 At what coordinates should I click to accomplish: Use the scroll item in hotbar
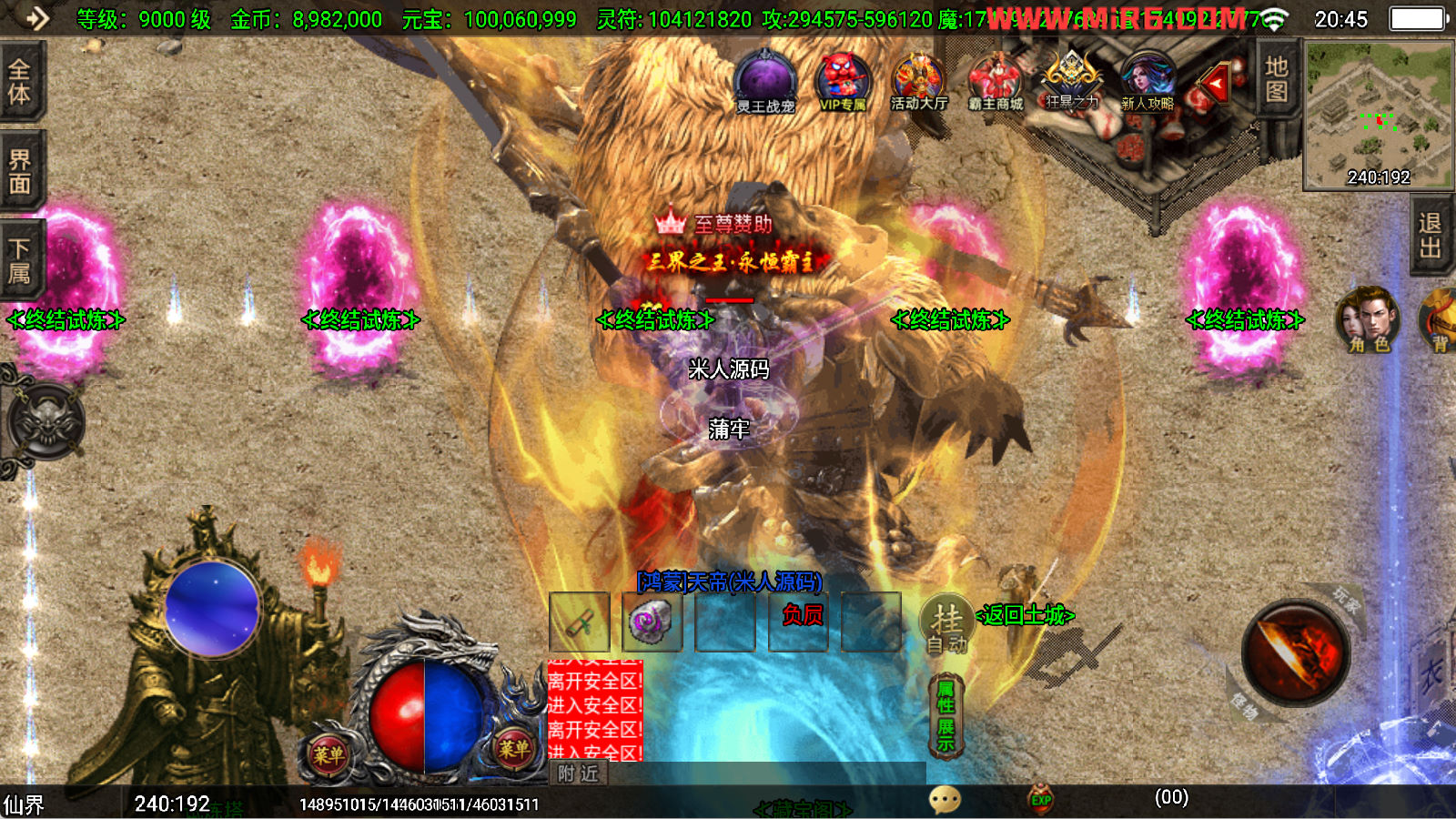click(580, 622)
